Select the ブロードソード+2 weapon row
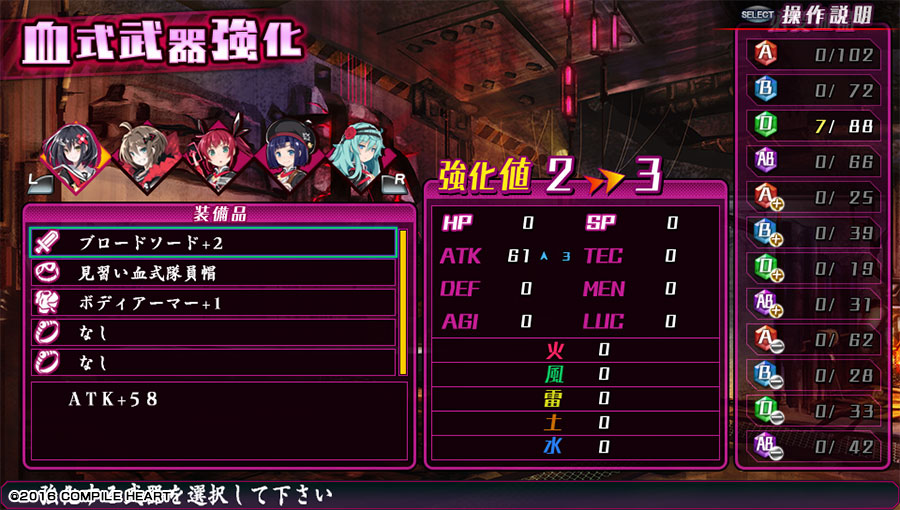This screenshot has width=900, height=510. (x=214, y=243)
